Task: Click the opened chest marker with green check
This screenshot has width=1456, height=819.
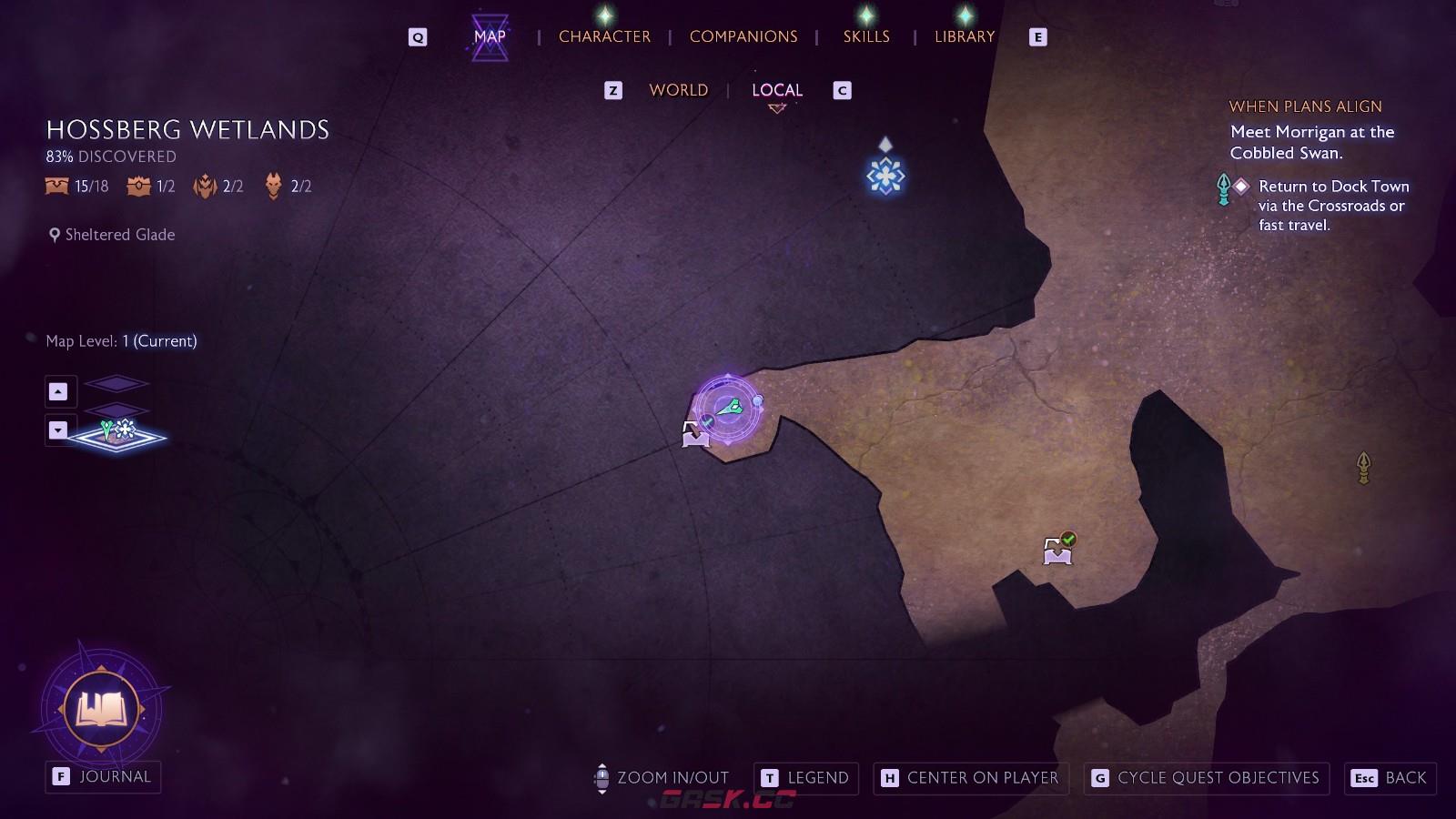Action: click(1057, 550)
